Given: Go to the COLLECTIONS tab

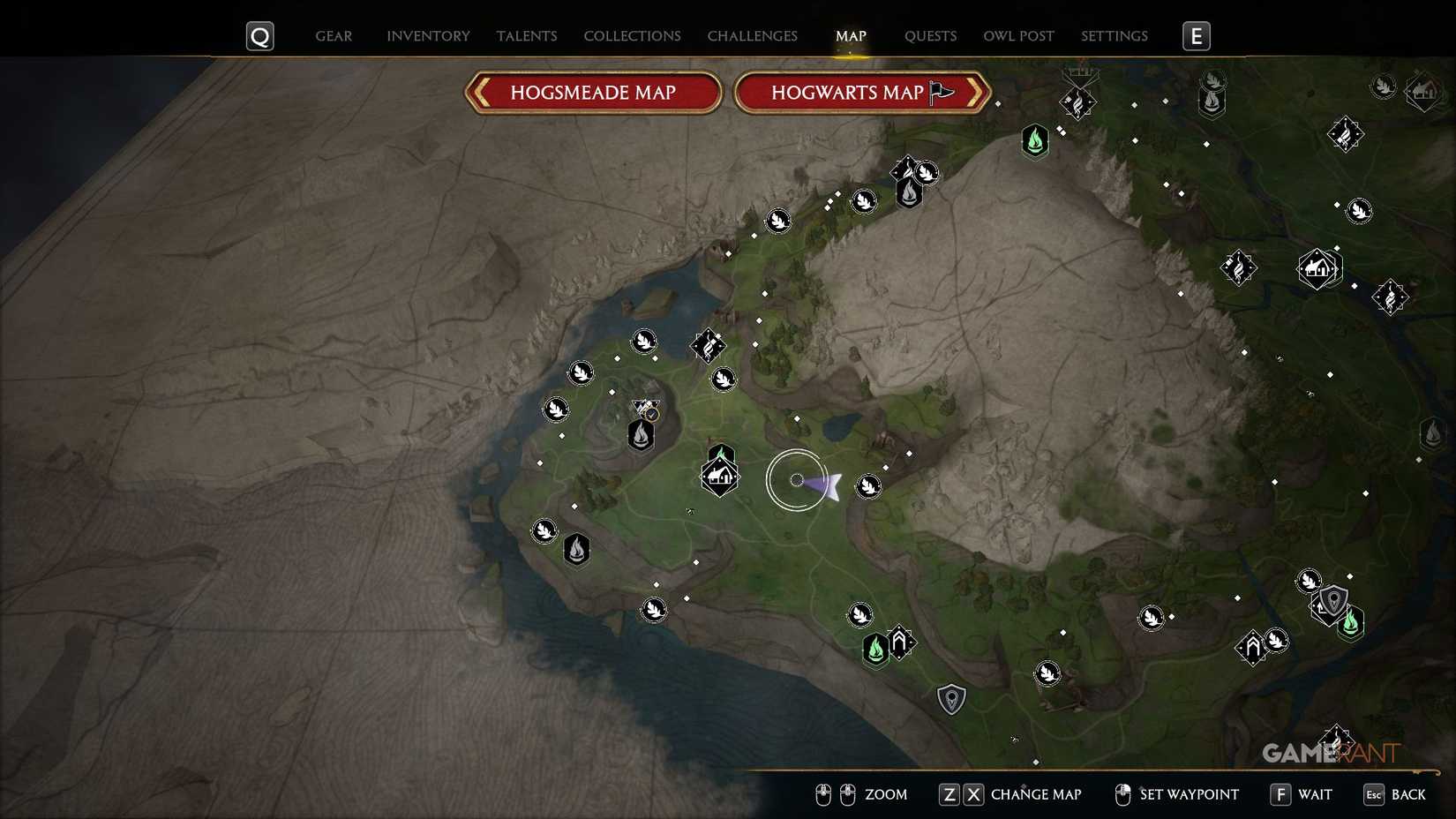Looking at the screenshot, I should pyautogui.click(x=632, y=36).
